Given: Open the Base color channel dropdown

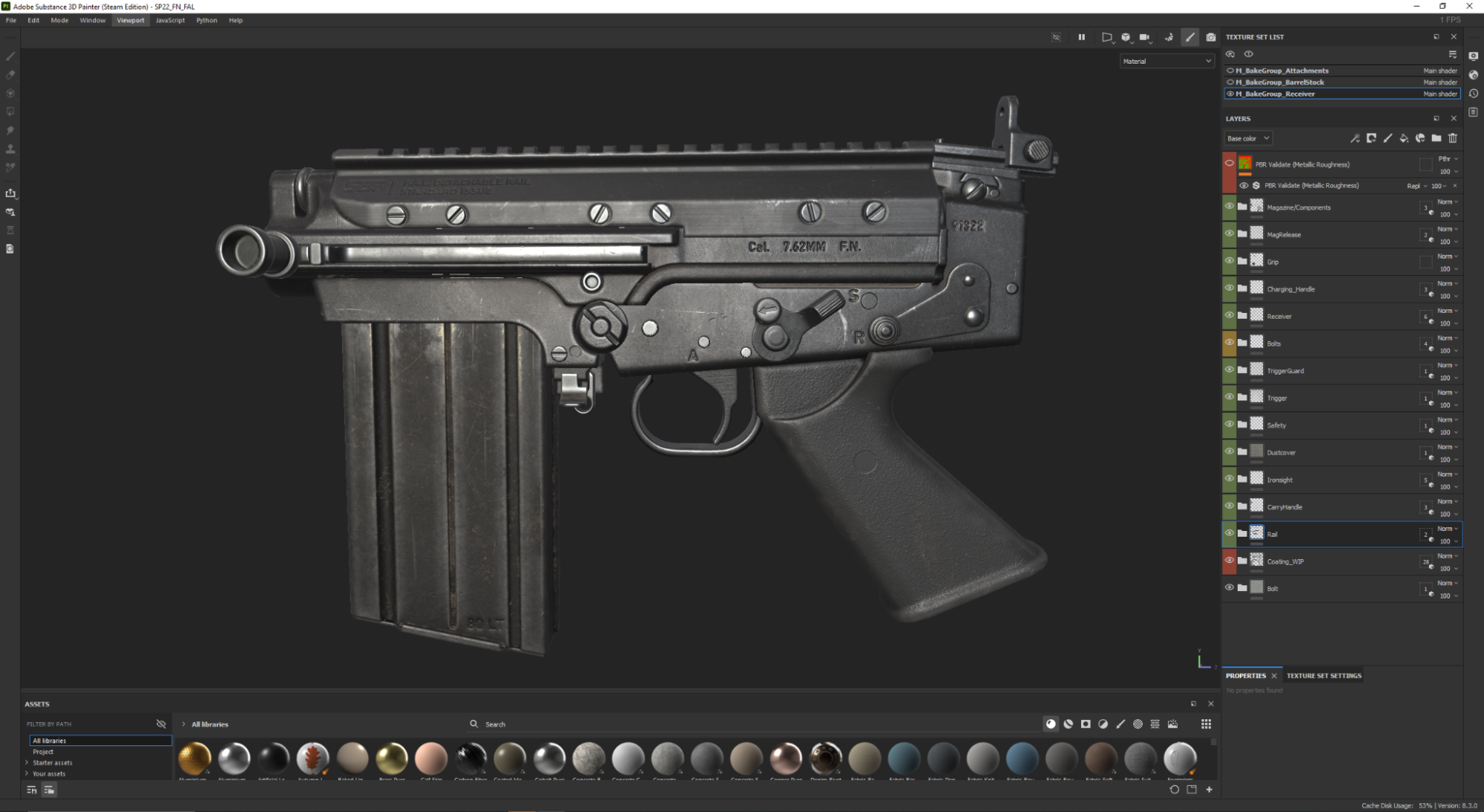Looking at the screenshot, I should pos(1247,138).
